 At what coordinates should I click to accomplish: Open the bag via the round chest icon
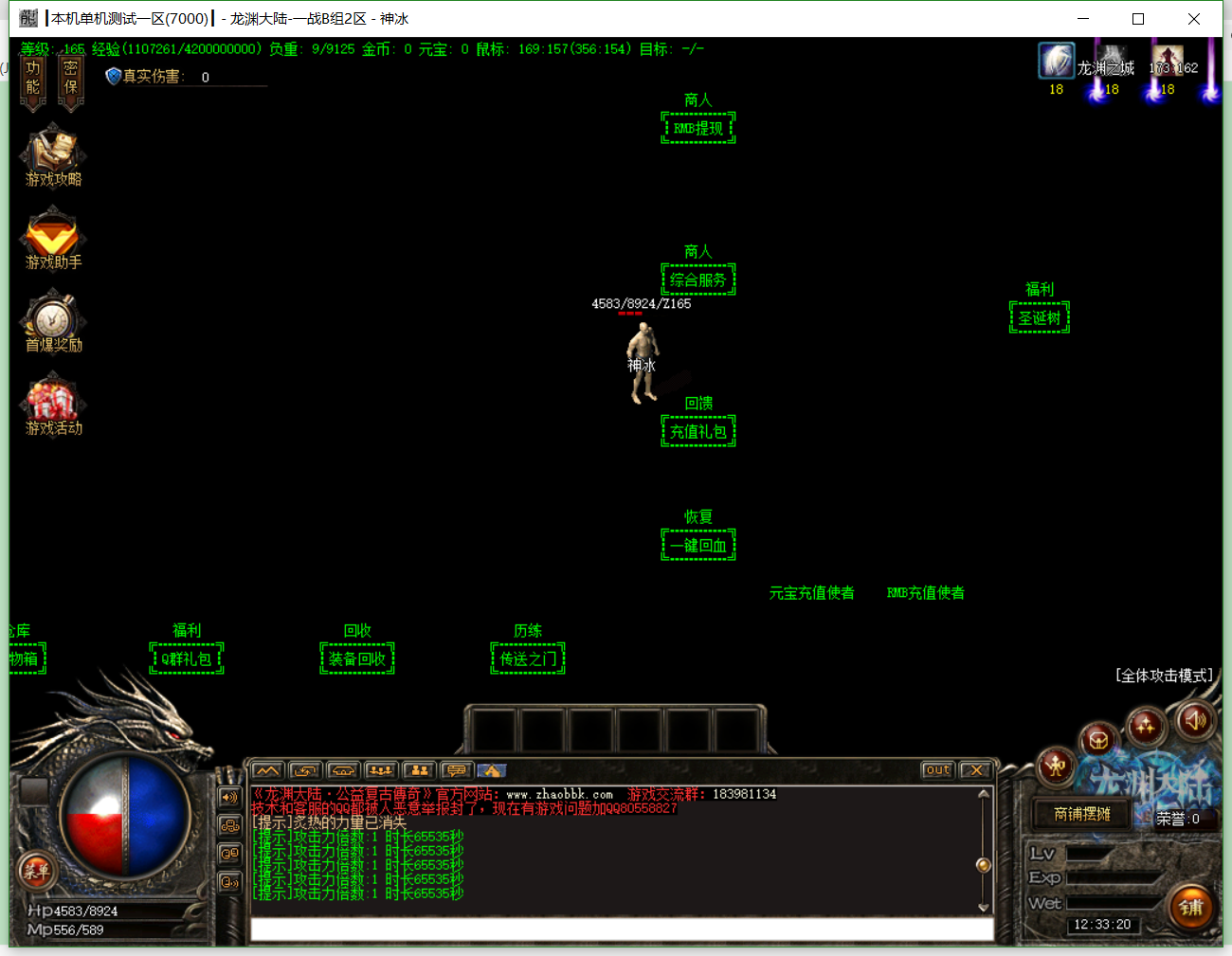(x=1097, y=740)
